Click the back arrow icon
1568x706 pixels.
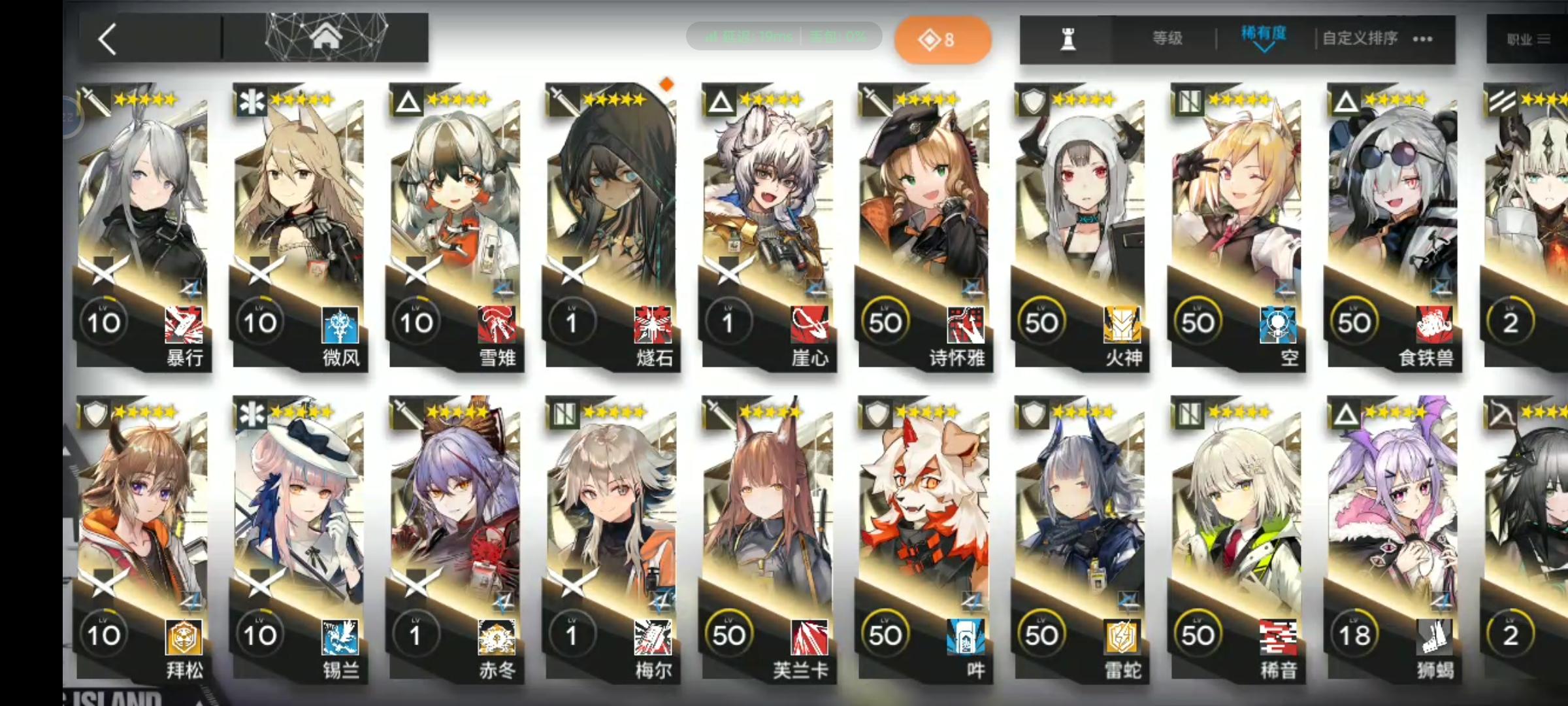[x=108, y=39]
